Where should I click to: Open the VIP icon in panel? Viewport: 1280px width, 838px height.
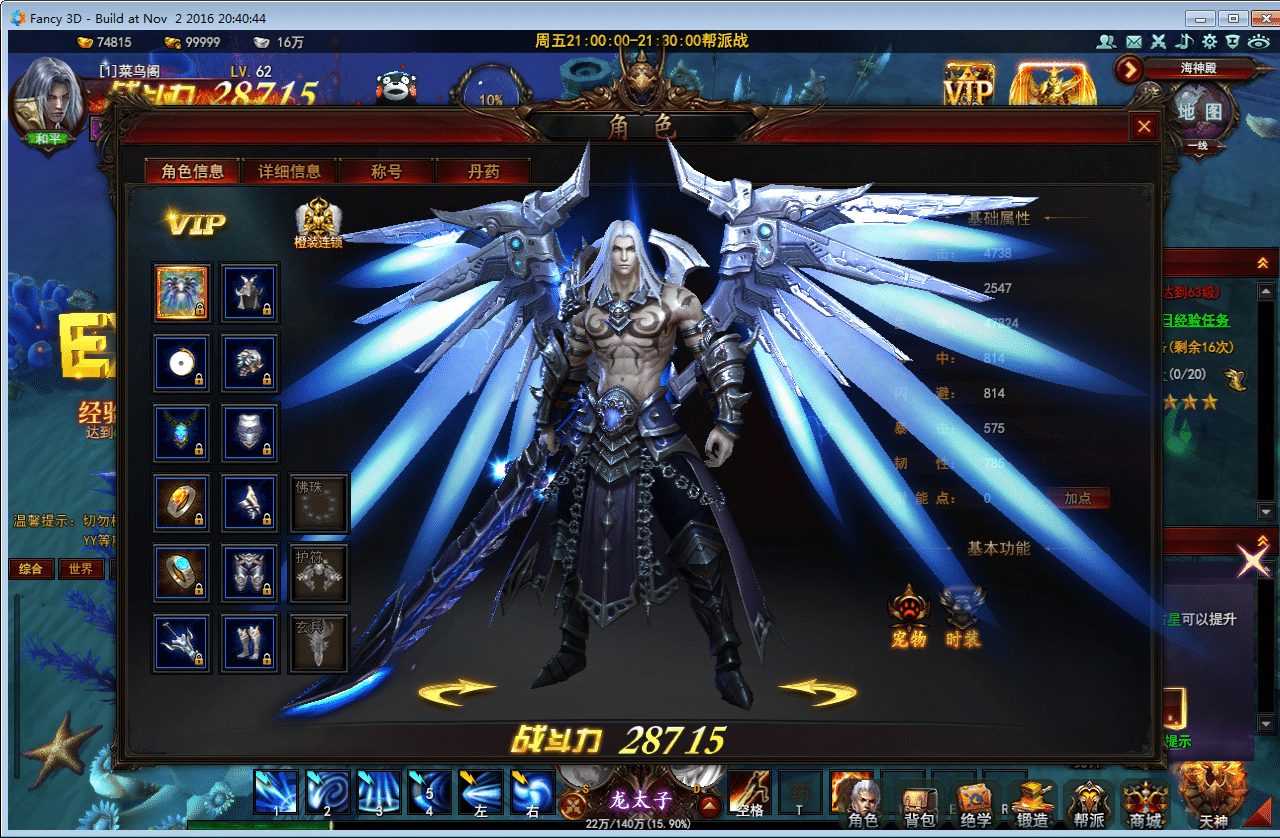[196, 223]
